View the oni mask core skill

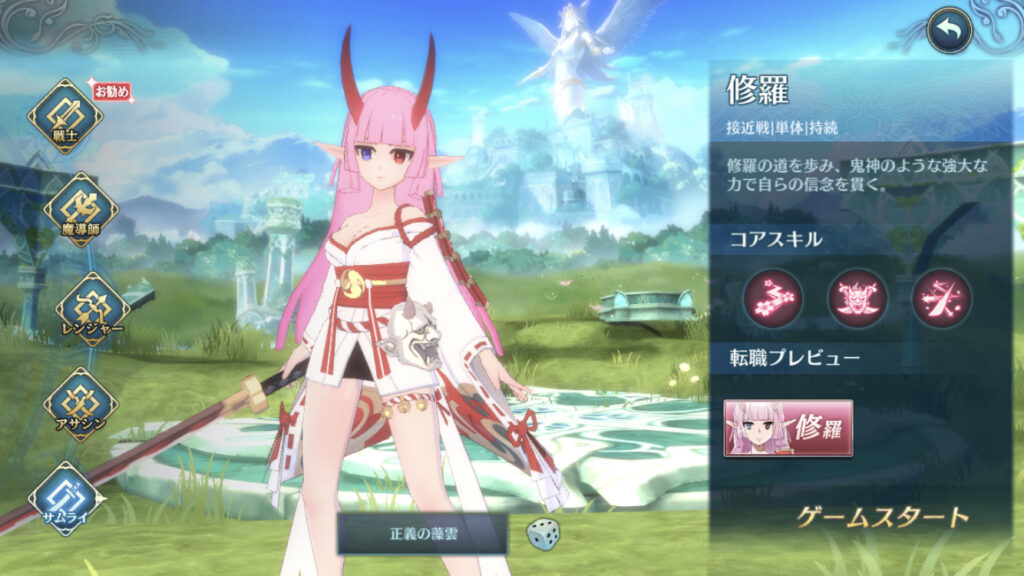[857, 299]
